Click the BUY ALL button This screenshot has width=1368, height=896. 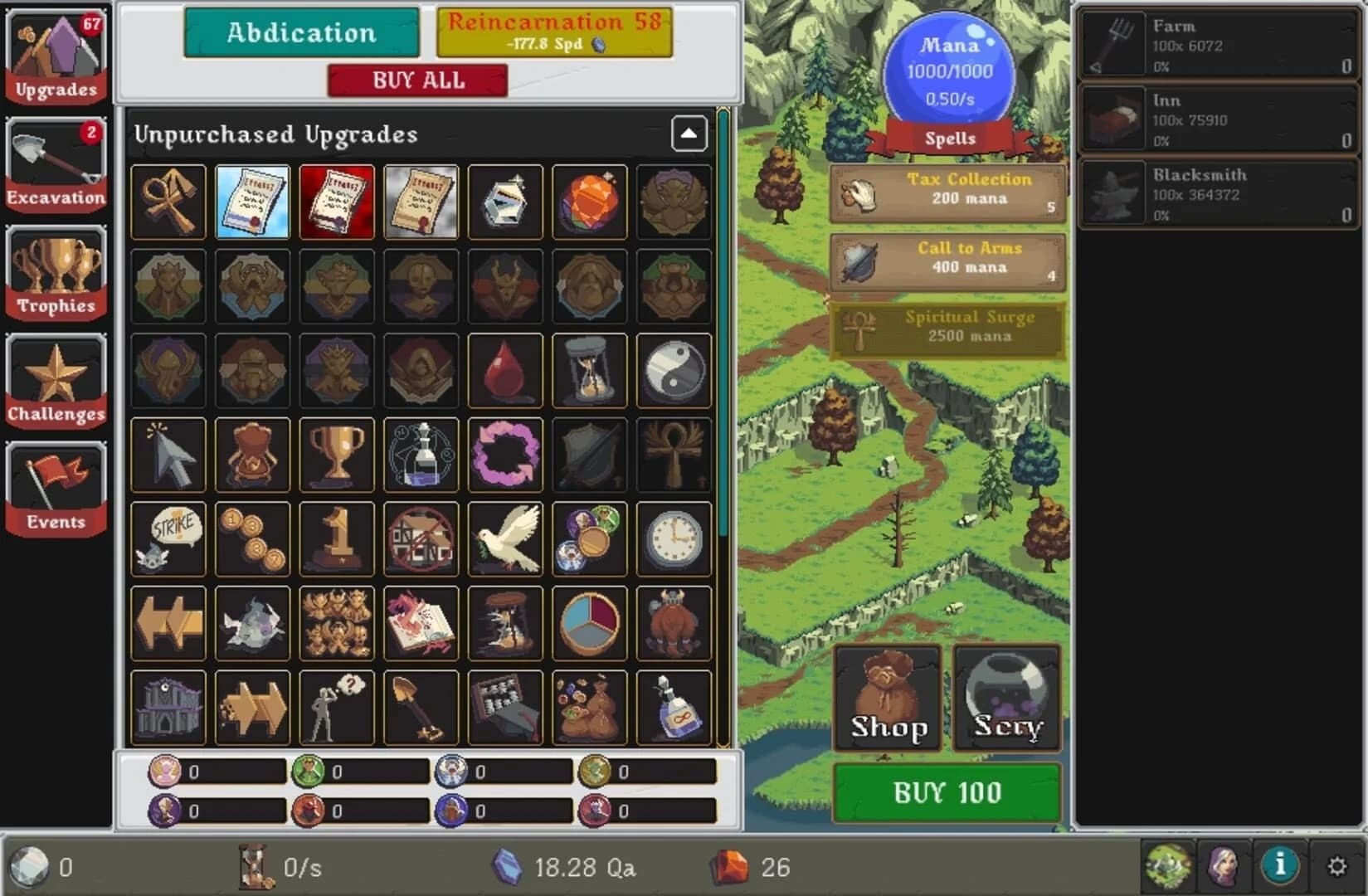coord(418,80)
